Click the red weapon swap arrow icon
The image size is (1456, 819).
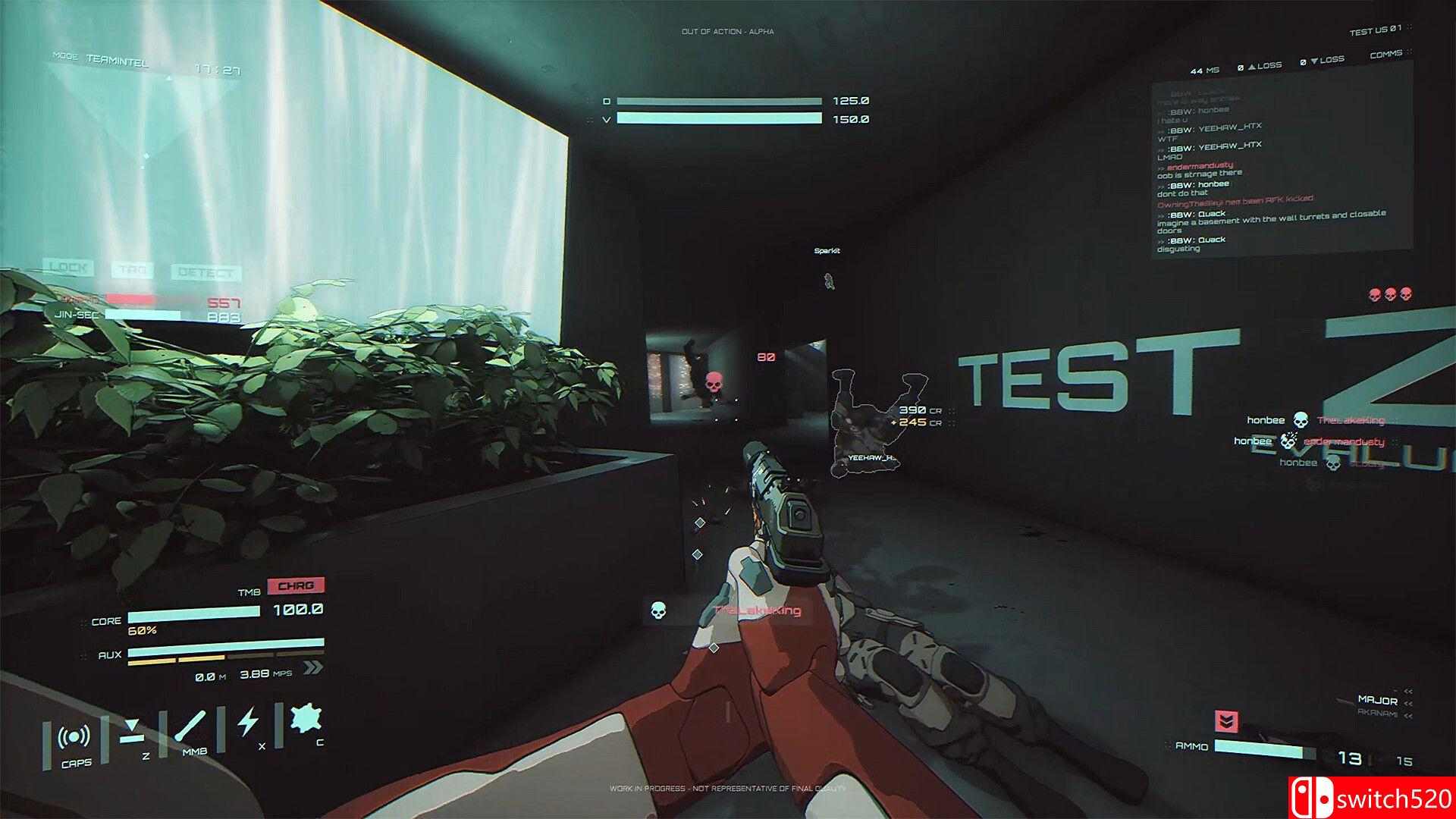[x=1226, y=721]
